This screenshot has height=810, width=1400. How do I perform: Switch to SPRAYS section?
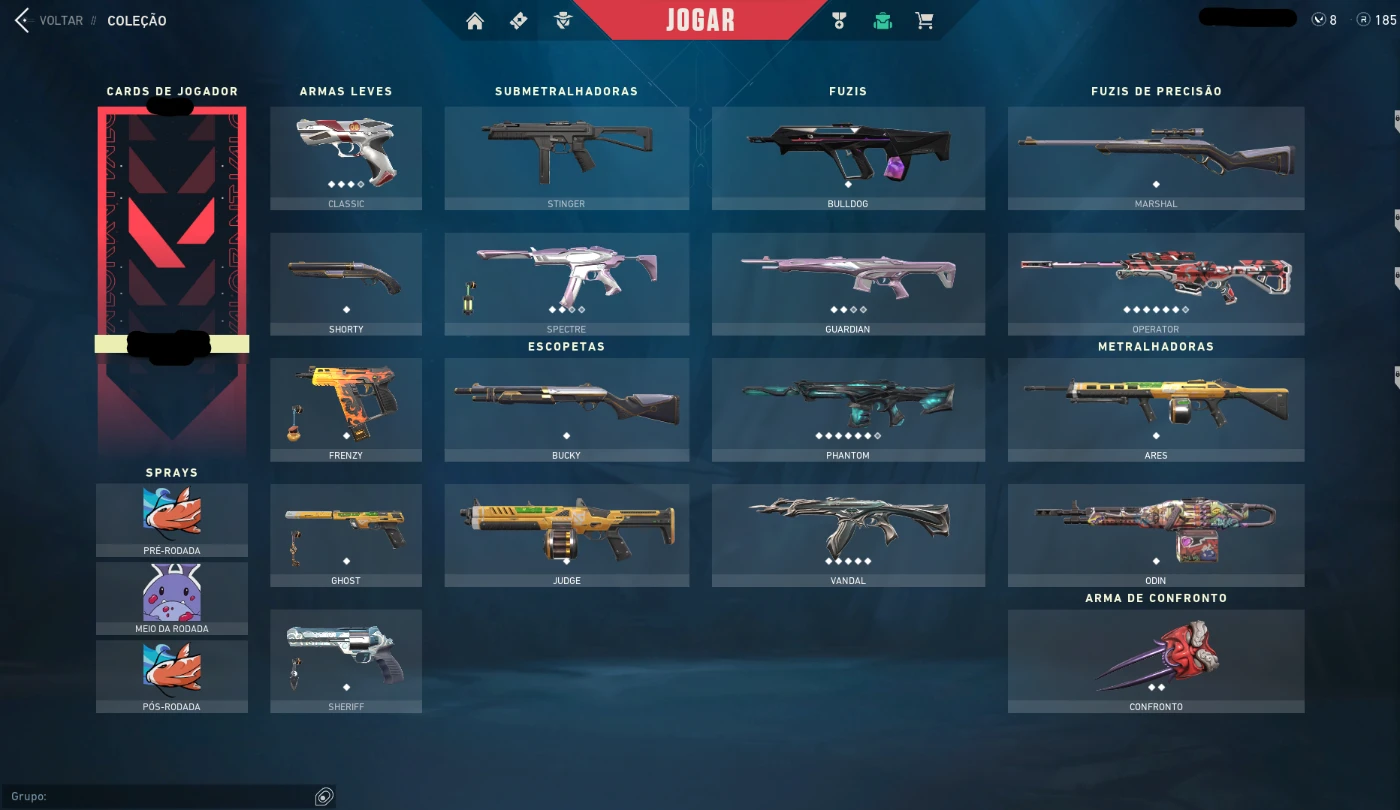(171, 472)
